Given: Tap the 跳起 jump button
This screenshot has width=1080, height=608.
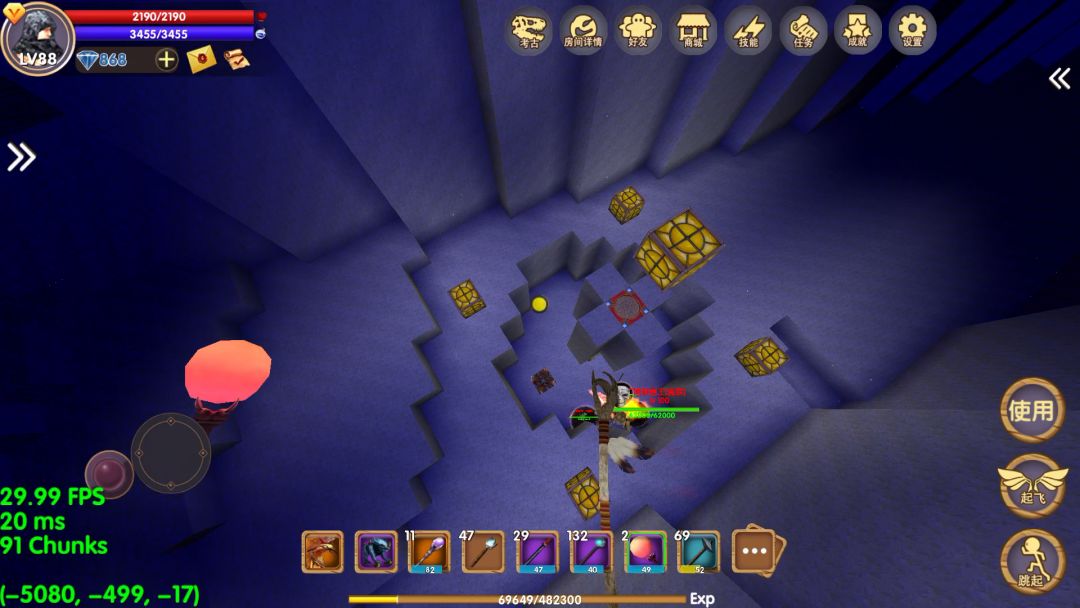Looking at the screenshot, I should pos(1031,560).
